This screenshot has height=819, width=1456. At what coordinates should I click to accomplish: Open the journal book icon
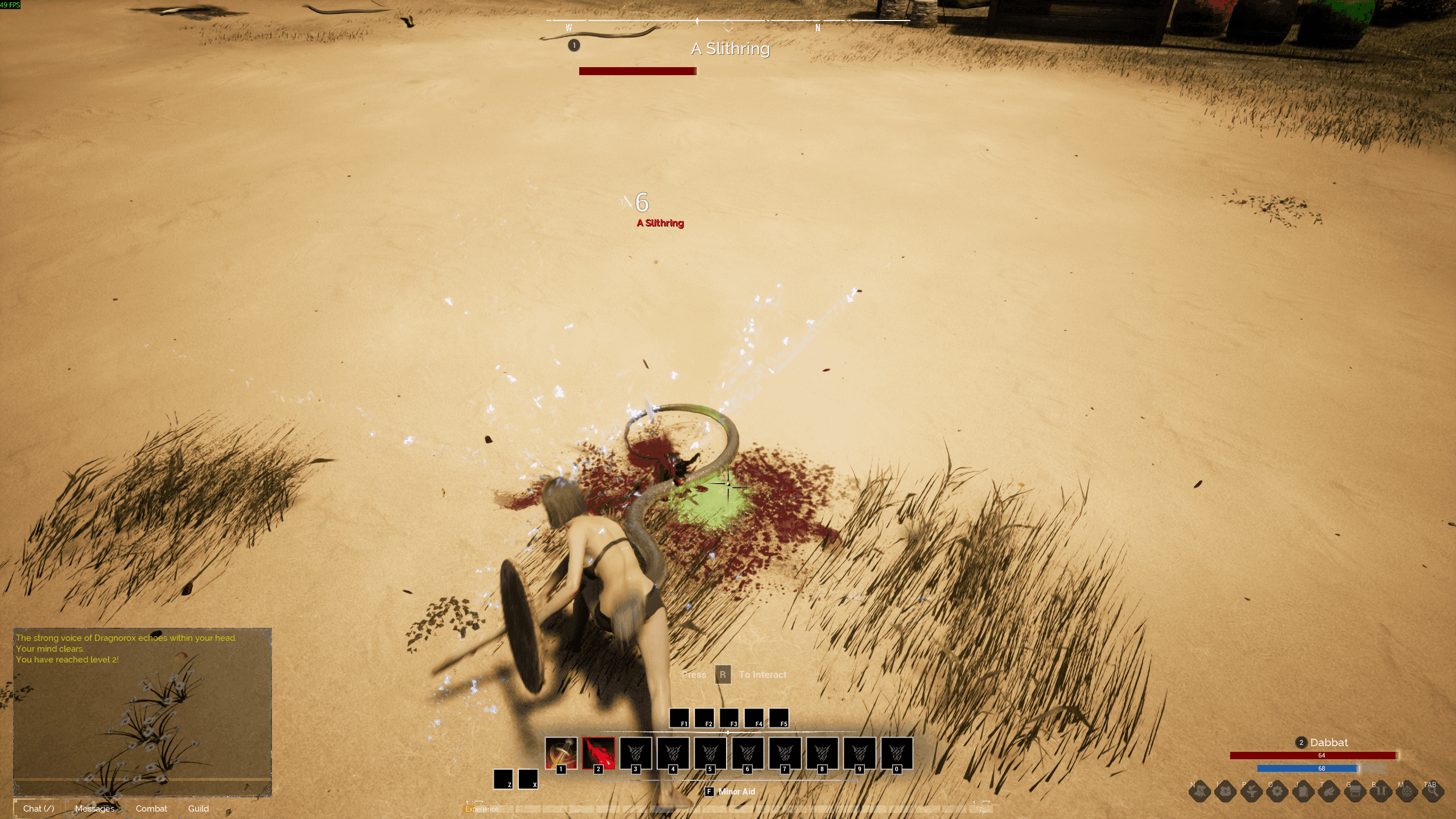pos(1304,791)
